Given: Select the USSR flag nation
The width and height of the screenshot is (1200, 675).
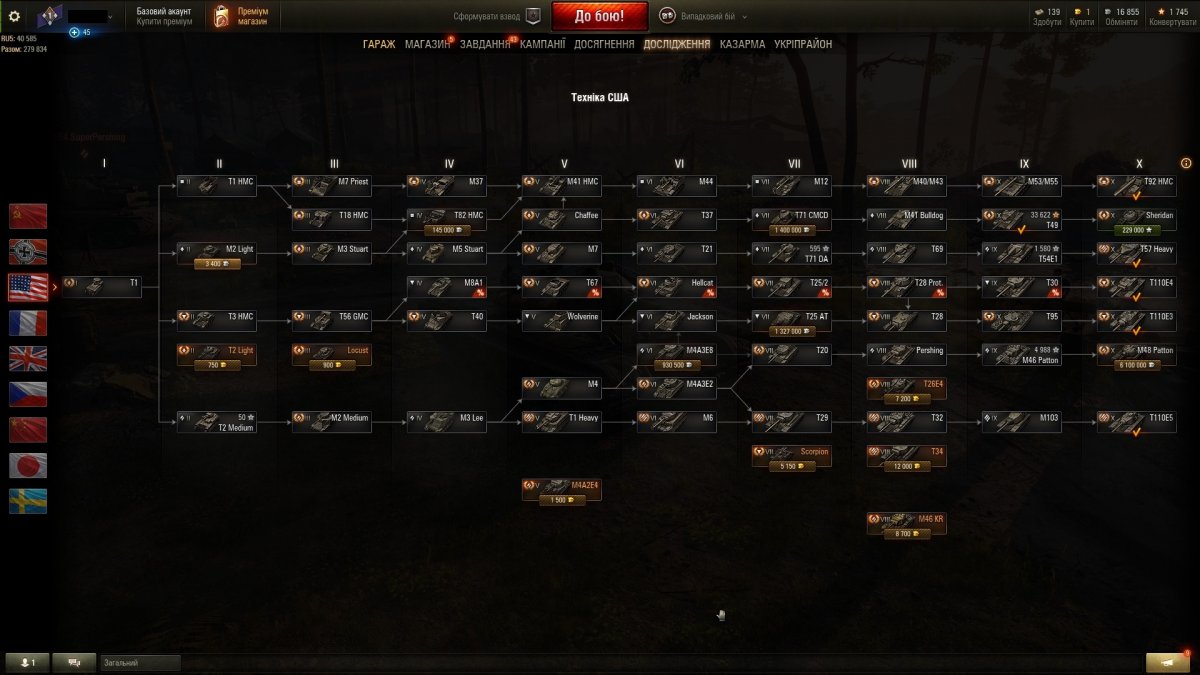Looking at the screenshot, I should [x=28, y=216].
